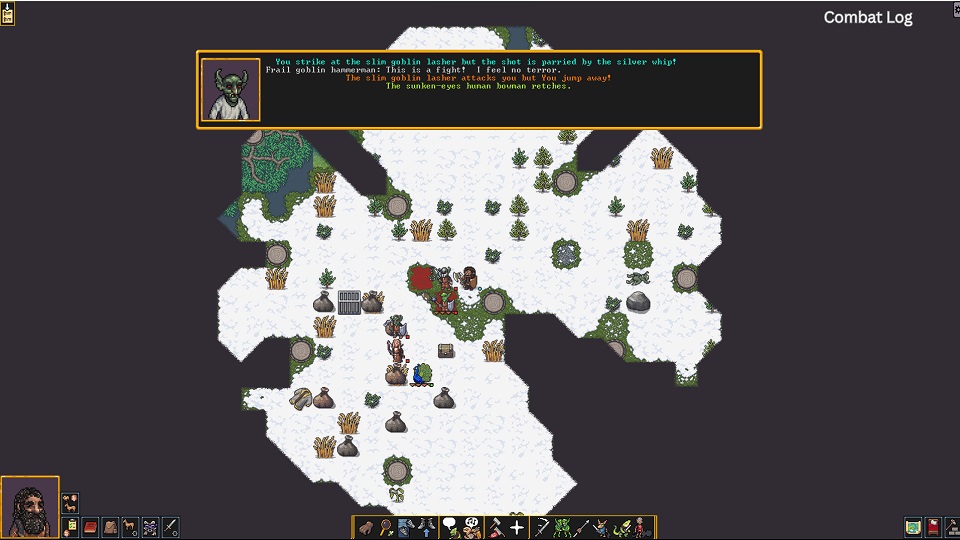Activate the magnifying glass look tool
Viewport: 960px width, 540px height.
385,527
